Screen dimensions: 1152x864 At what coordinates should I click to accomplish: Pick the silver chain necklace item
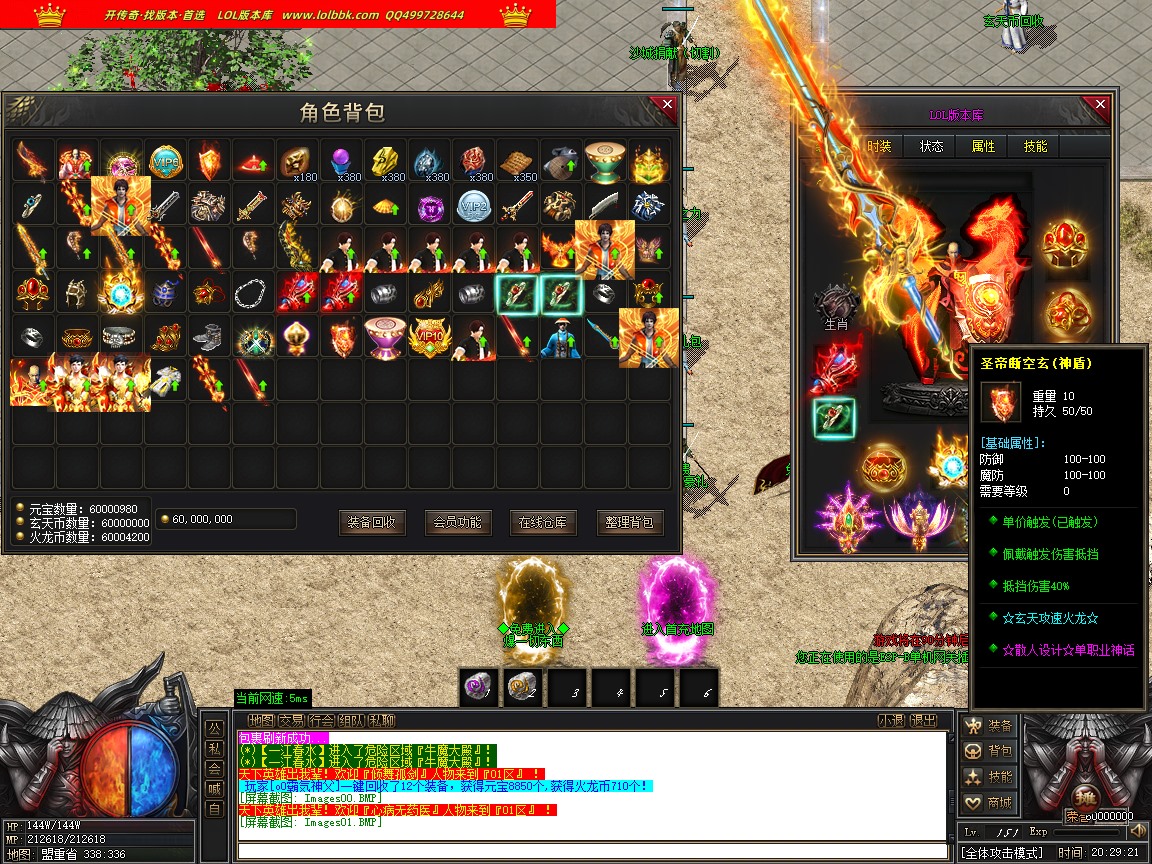tap(253, 293)
